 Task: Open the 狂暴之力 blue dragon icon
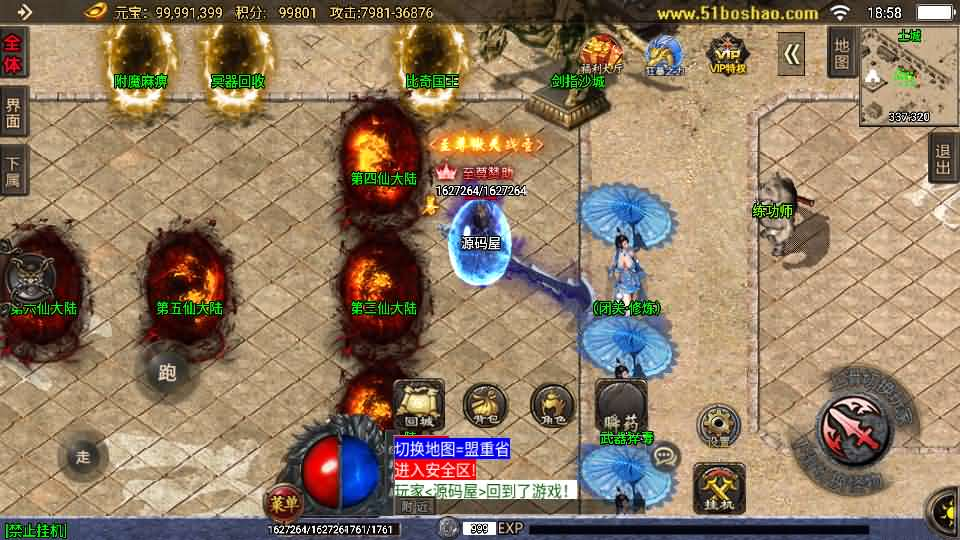pos(662,55)
